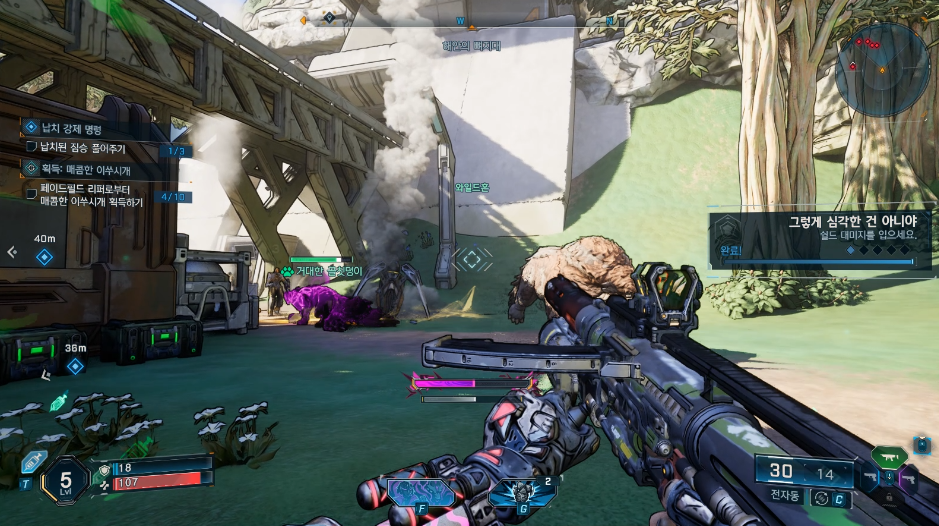Toggle the 전자동 fire mode indicator

pyautogui.click(x=785, y=496)
